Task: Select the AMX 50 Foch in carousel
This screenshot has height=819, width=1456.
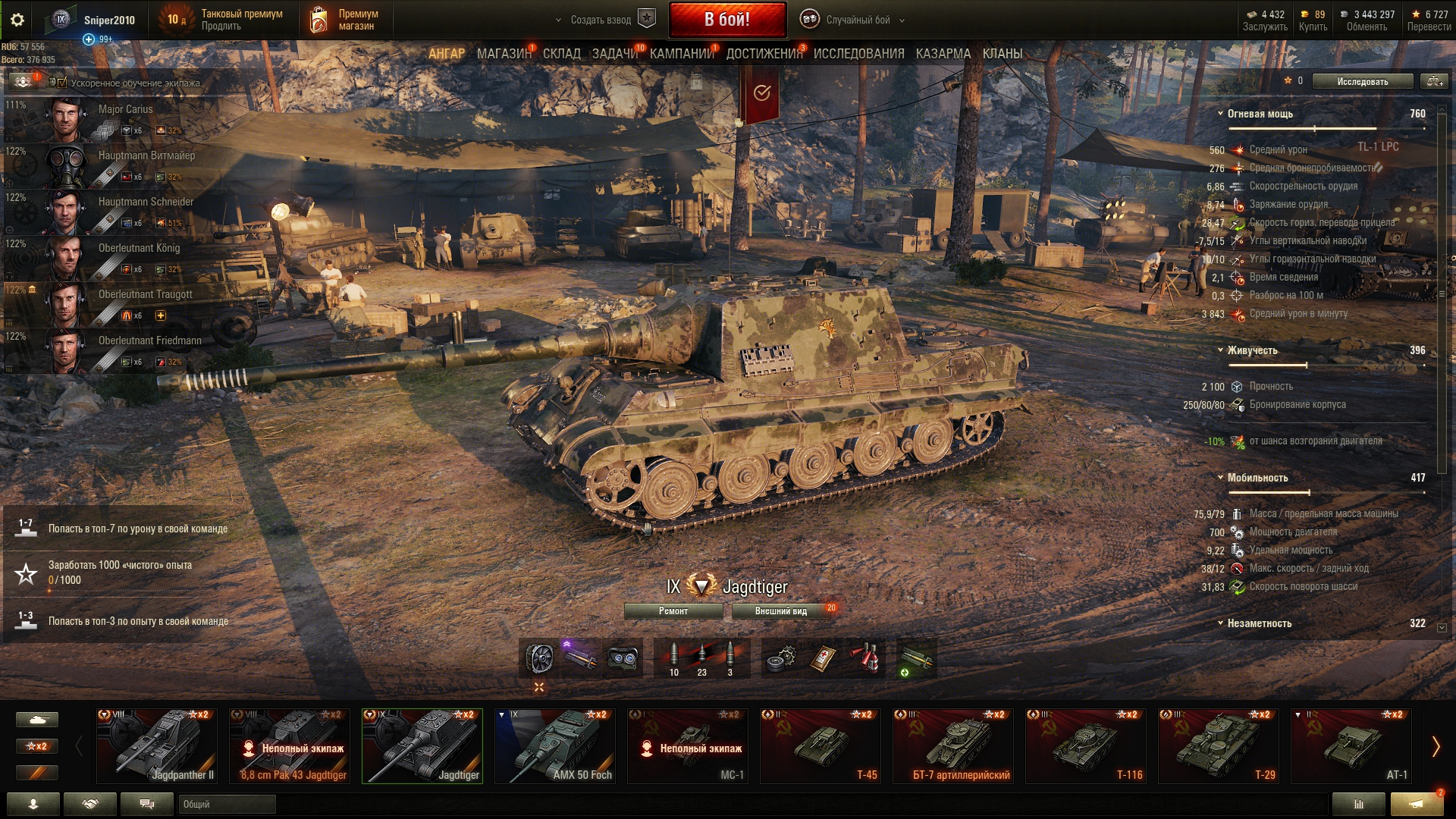Action: [x=555, y=746]
